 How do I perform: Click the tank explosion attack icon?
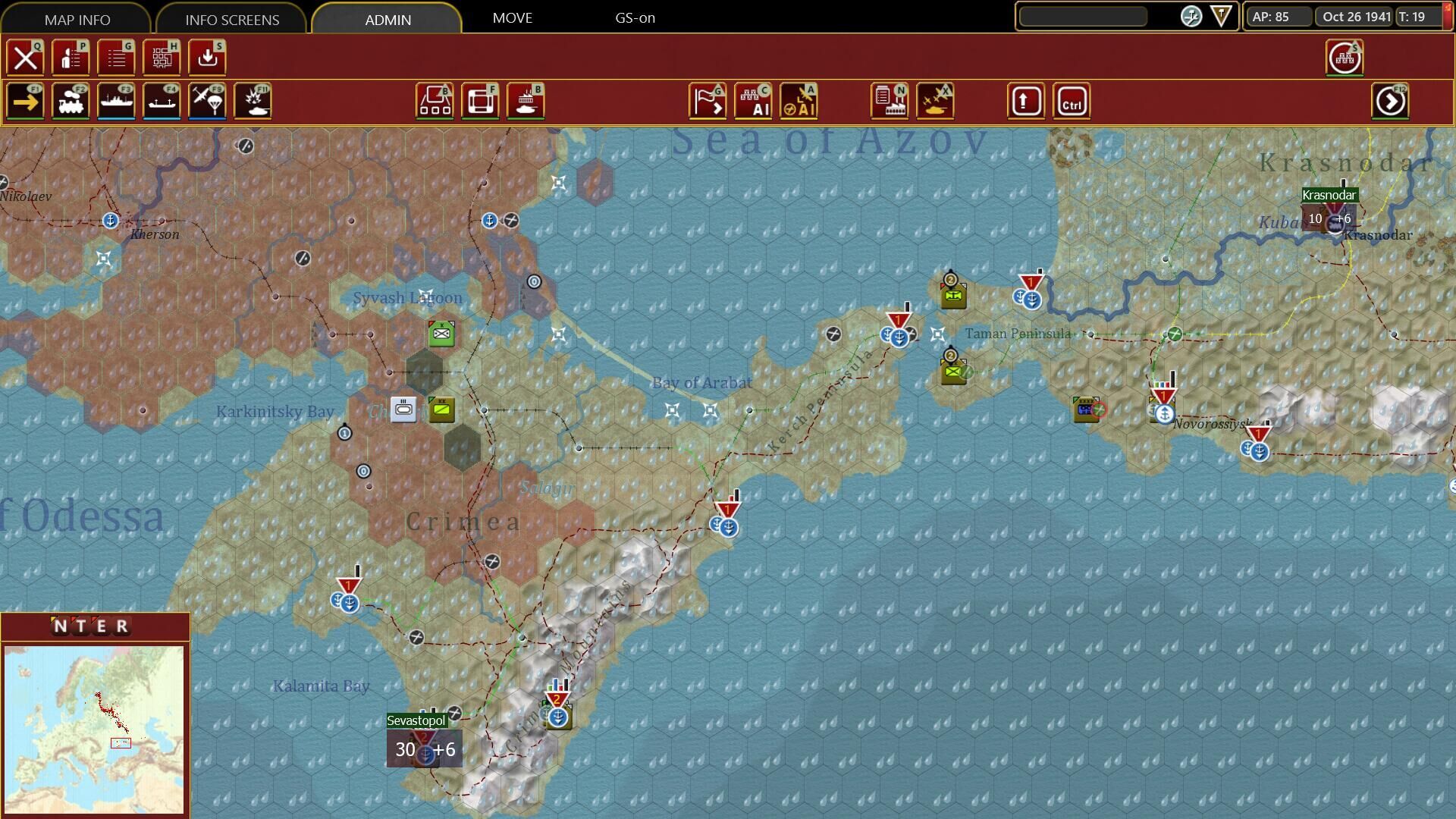(x=253, y=101)
